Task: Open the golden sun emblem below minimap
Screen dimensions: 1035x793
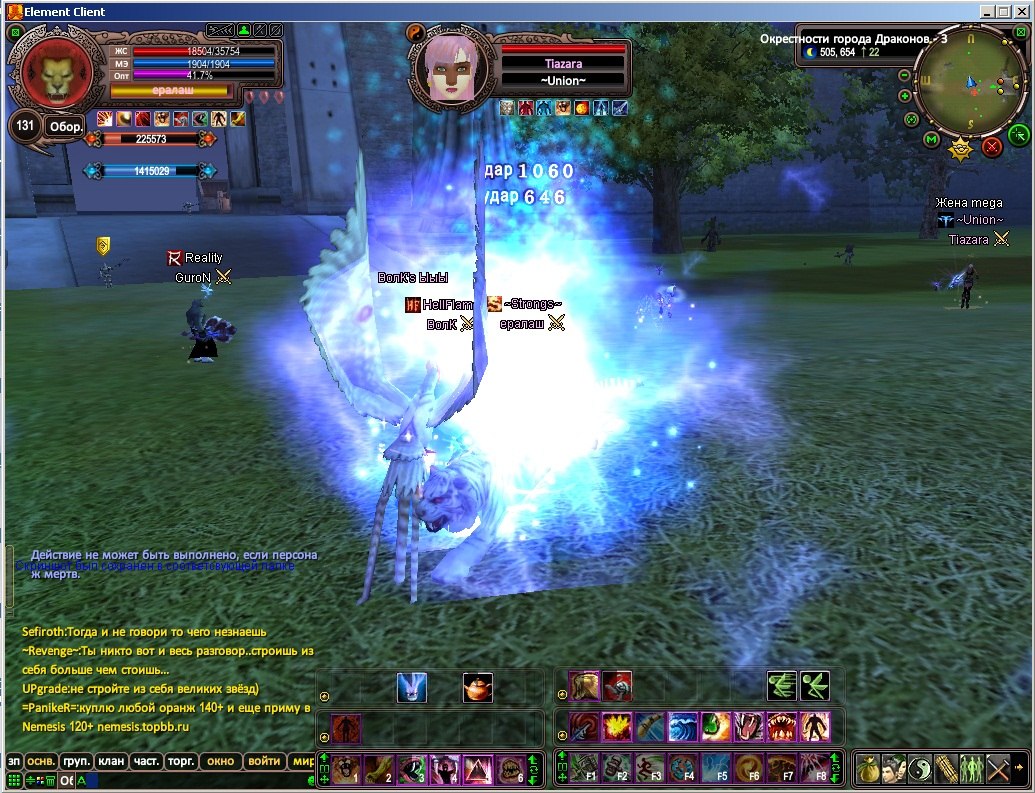Action: coord(960,150)
